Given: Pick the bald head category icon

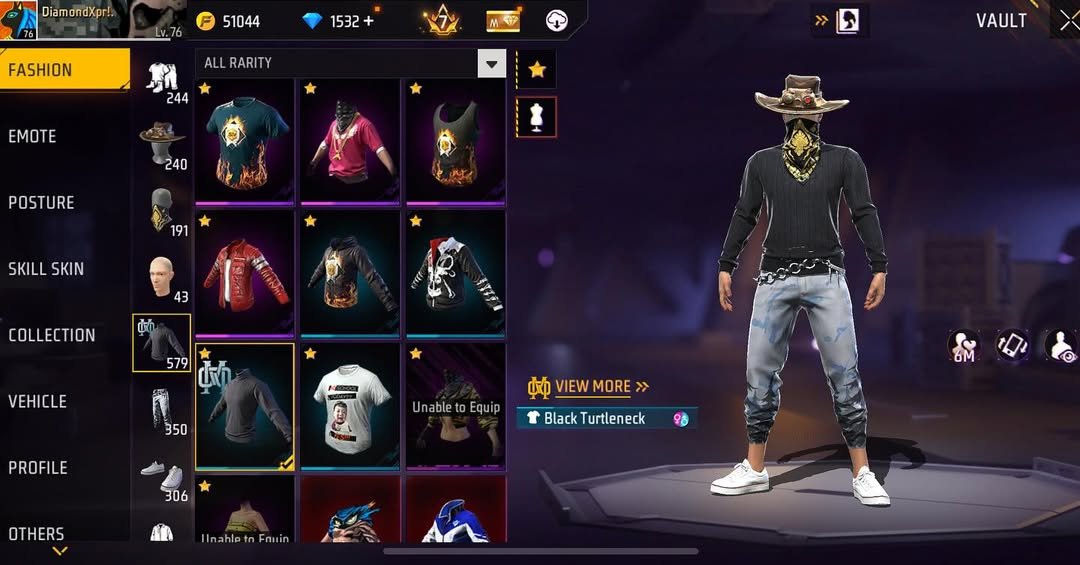Looking at the screenshot, I should point(162,277).
